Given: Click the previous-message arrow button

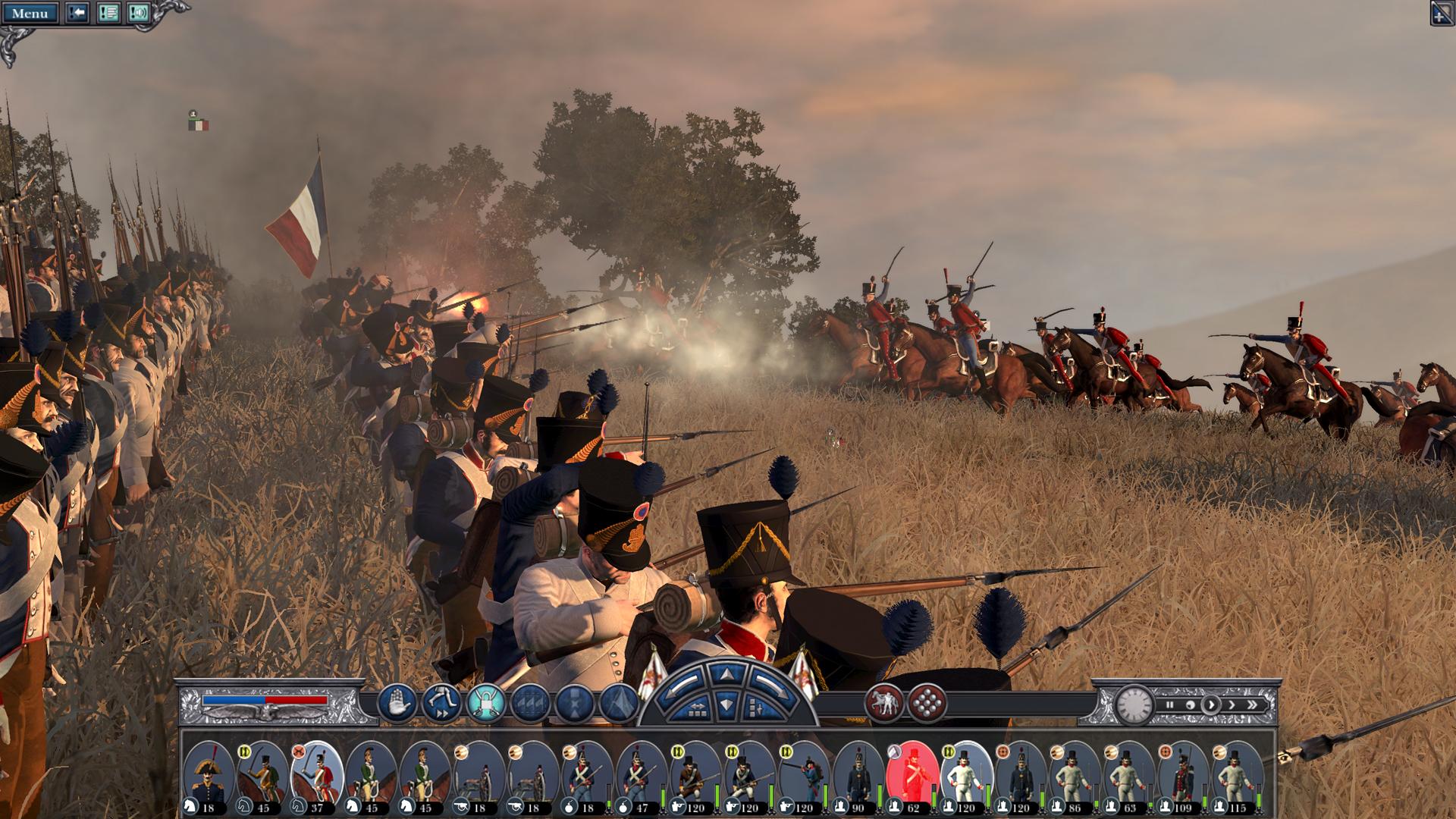Looking at the screenshot, I should (76, 13).
